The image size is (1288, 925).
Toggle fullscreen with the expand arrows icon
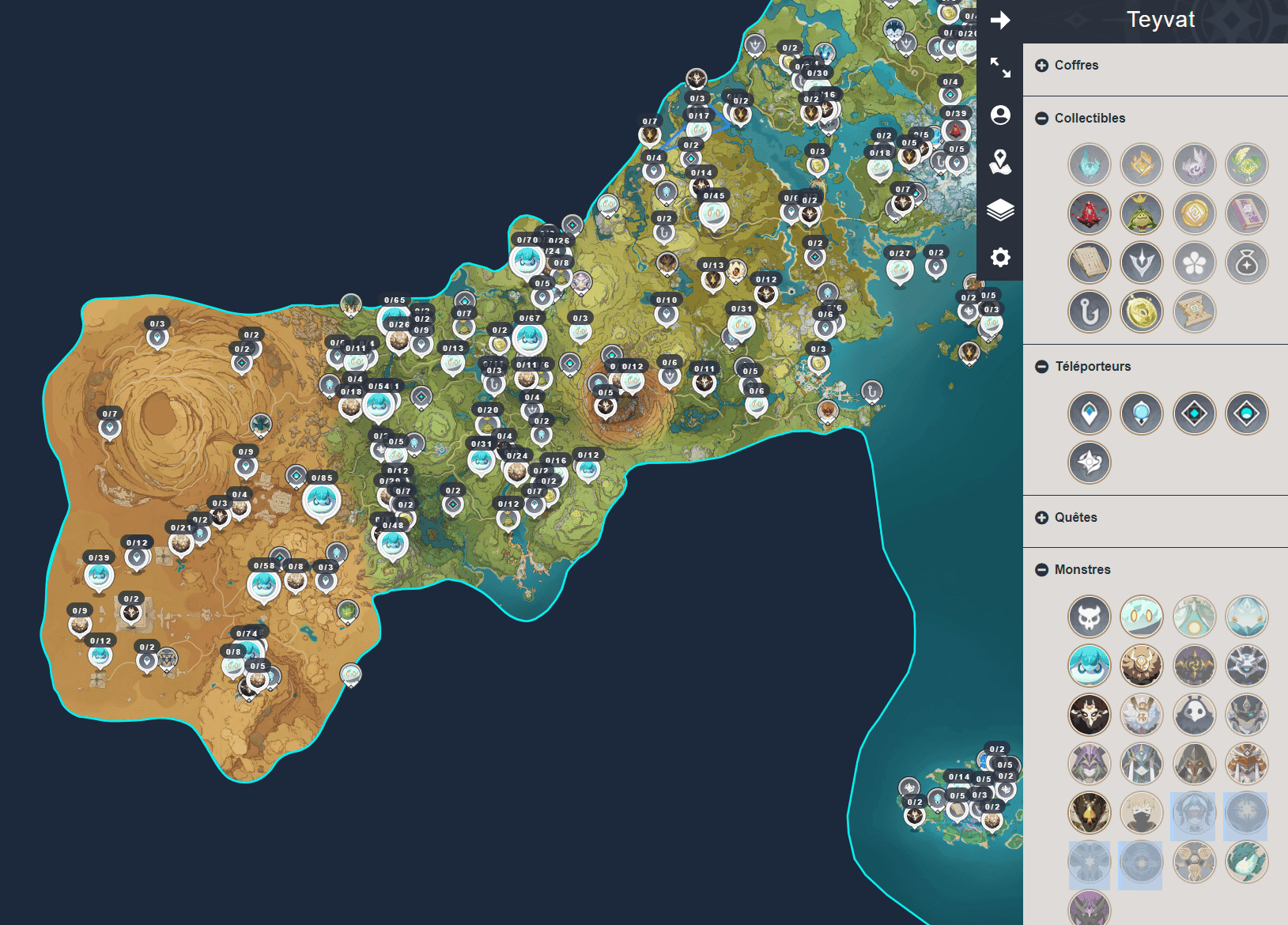click(x=1000, y=68)
